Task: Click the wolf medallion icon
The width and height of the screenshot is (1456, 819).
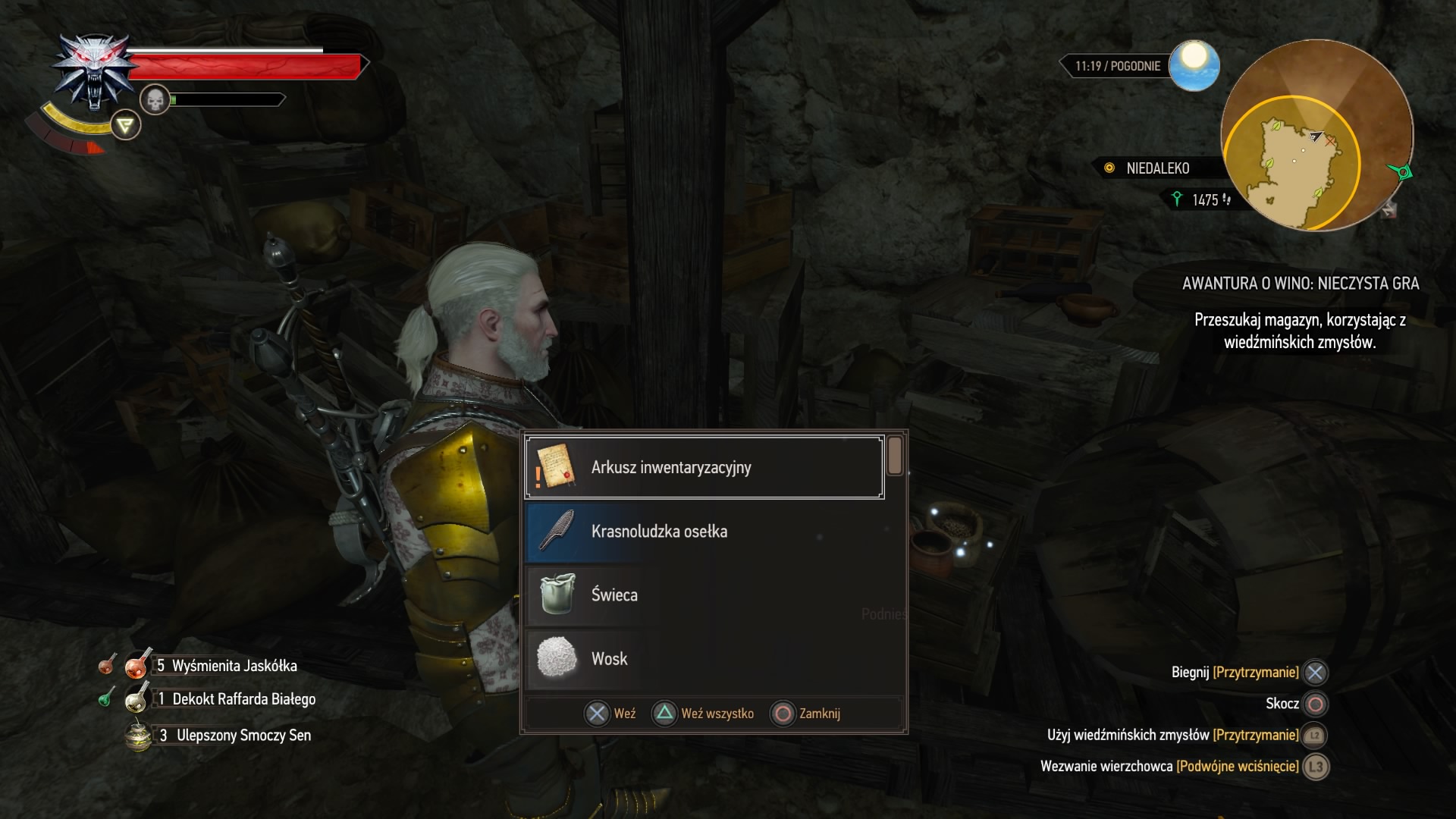Action: pos(91,72)
